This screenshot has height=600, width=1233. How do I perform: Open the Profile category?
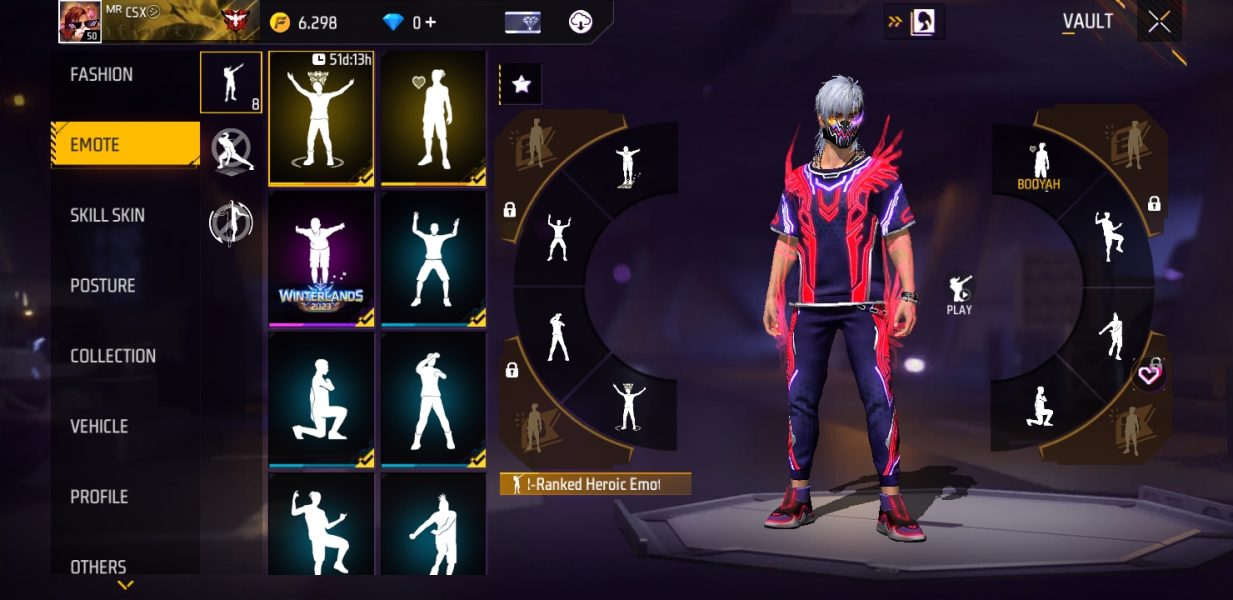click(99, 497)
